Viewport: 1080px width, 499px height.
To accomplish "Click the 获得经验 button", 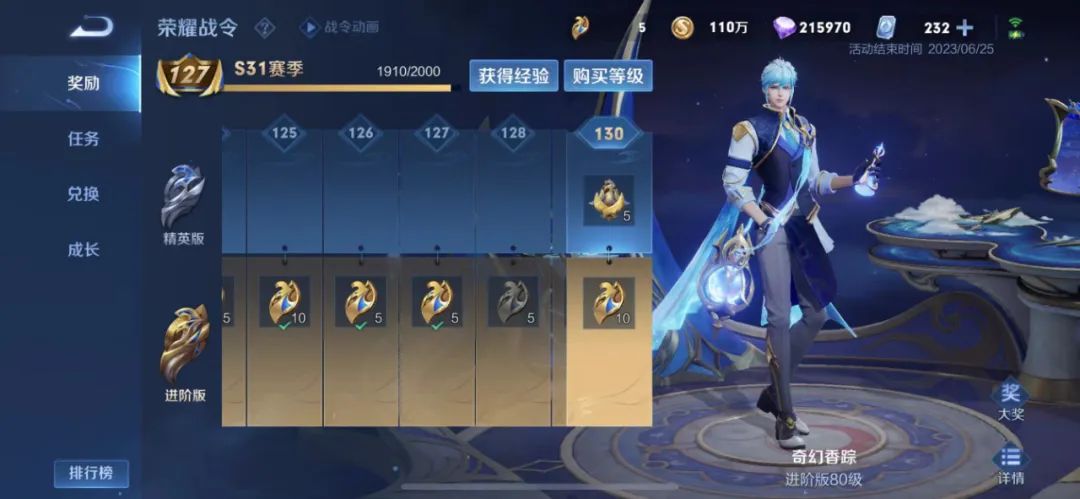I will (x=514, y=76).
